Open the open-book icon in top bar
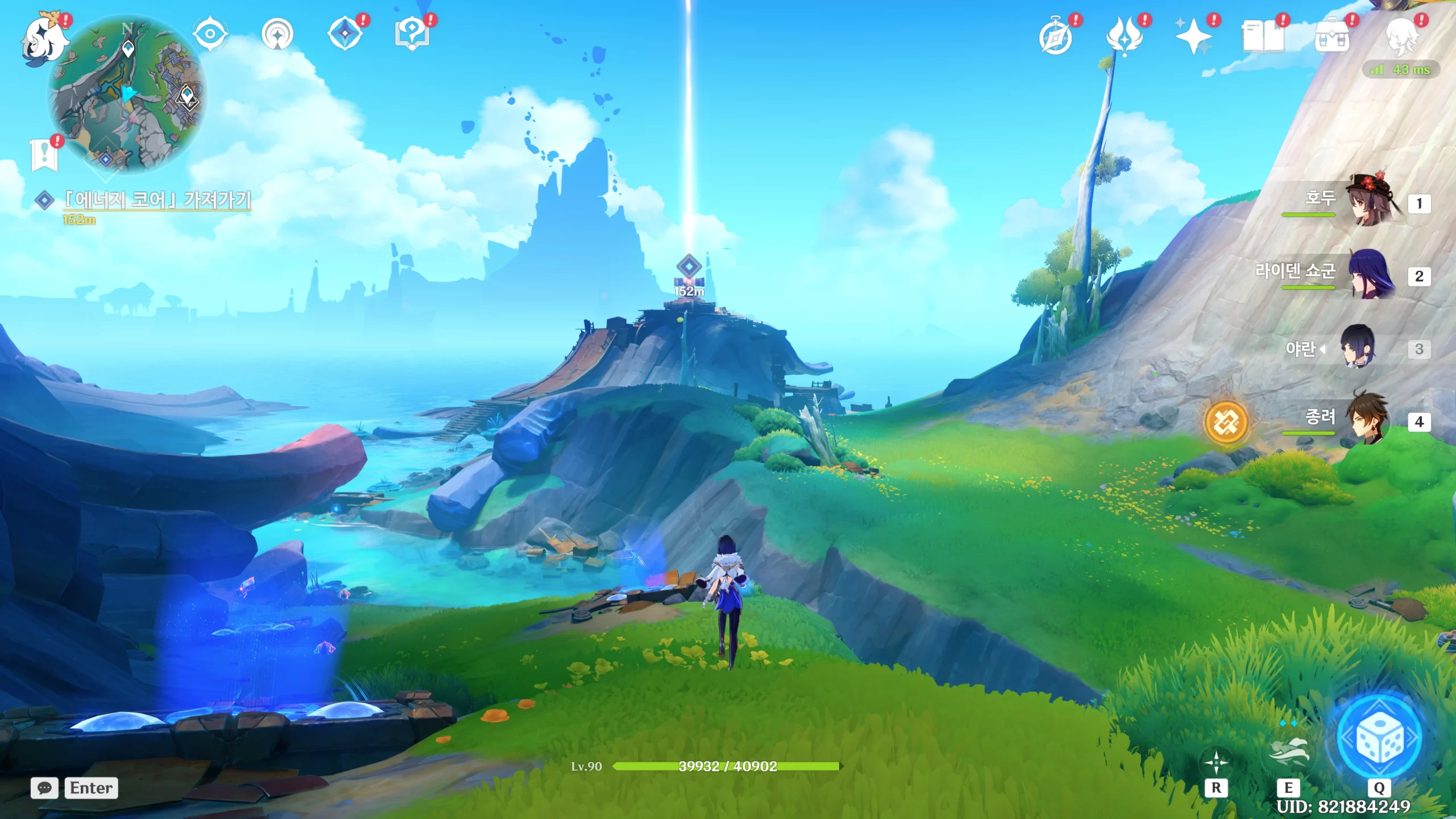Viewport: 1456px width, 819px height. 1263,36
